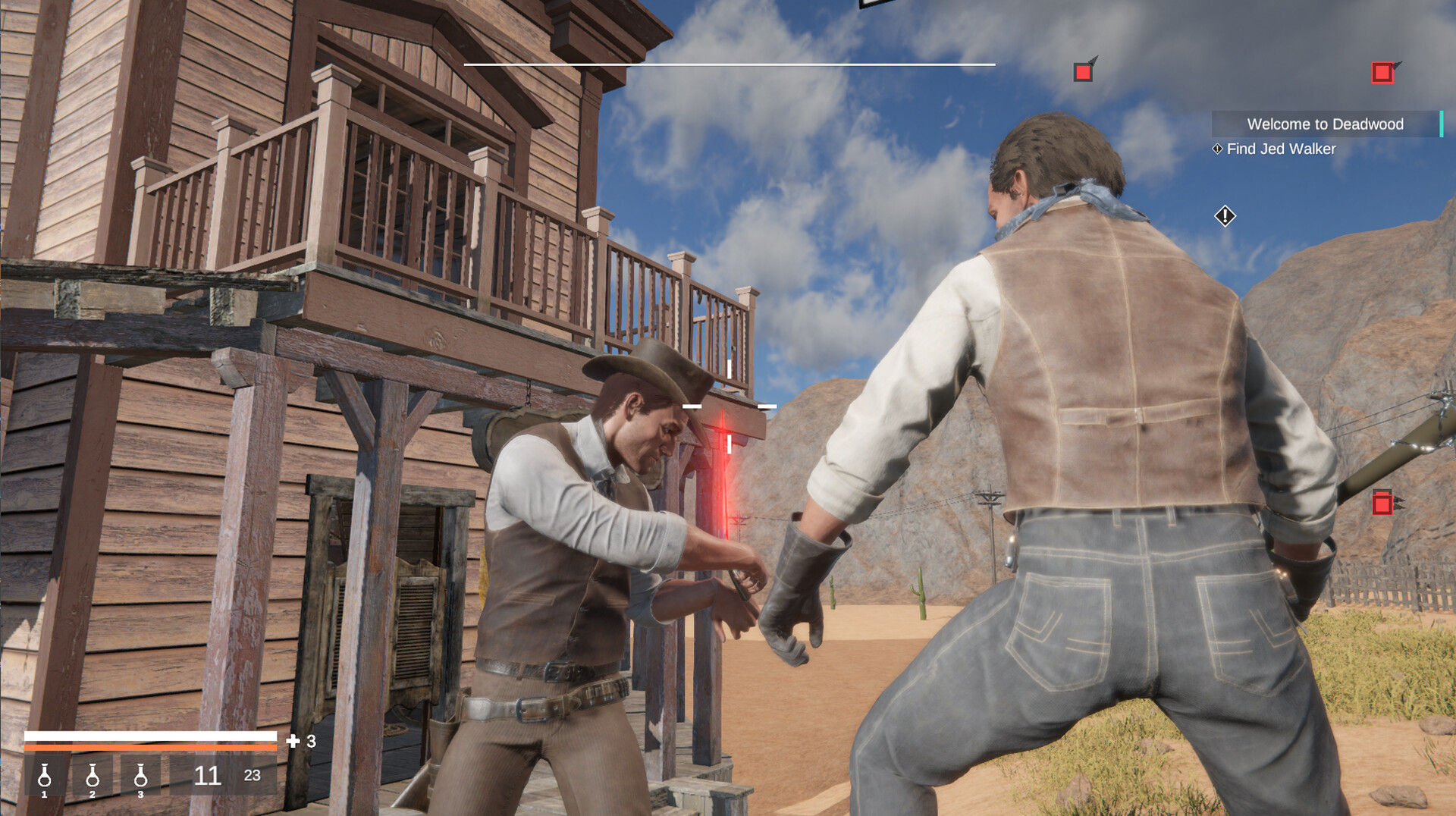Click the white crosshair at screen center
The image size is (1456, 816).
pyautogui.click(x=729, y=406)
